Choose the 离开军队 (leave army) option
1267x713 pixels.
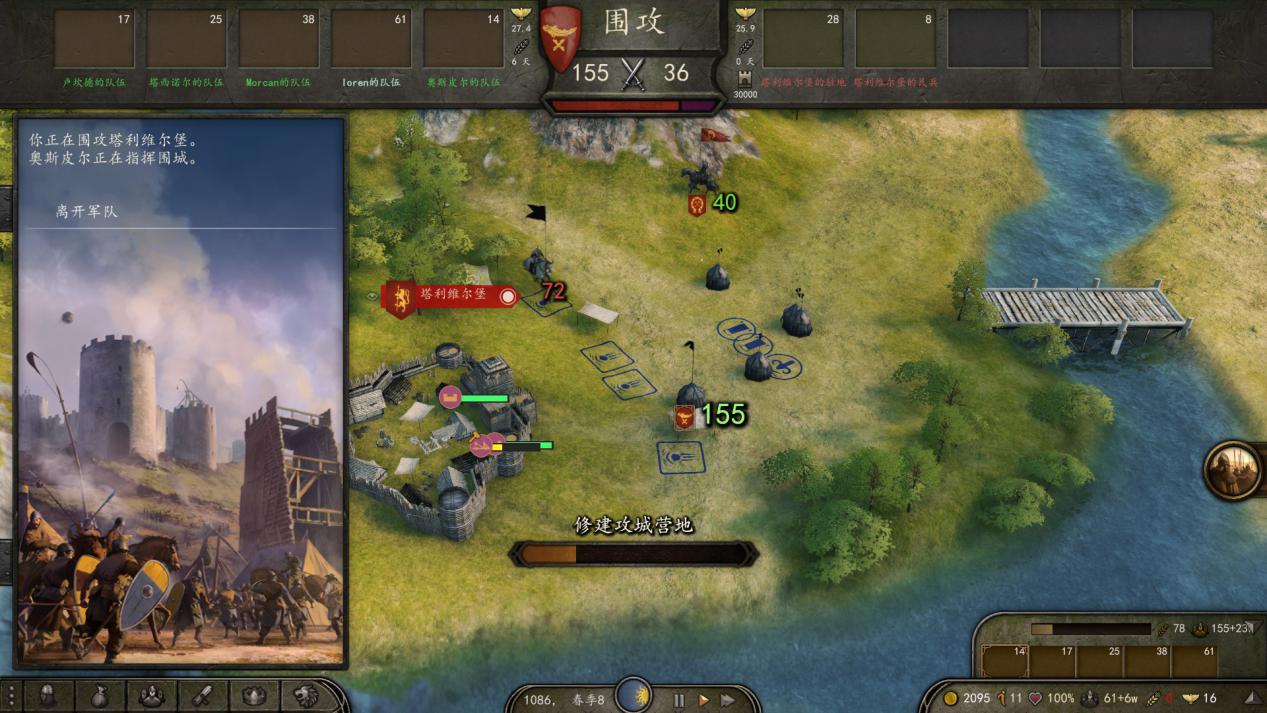[87, 212]
